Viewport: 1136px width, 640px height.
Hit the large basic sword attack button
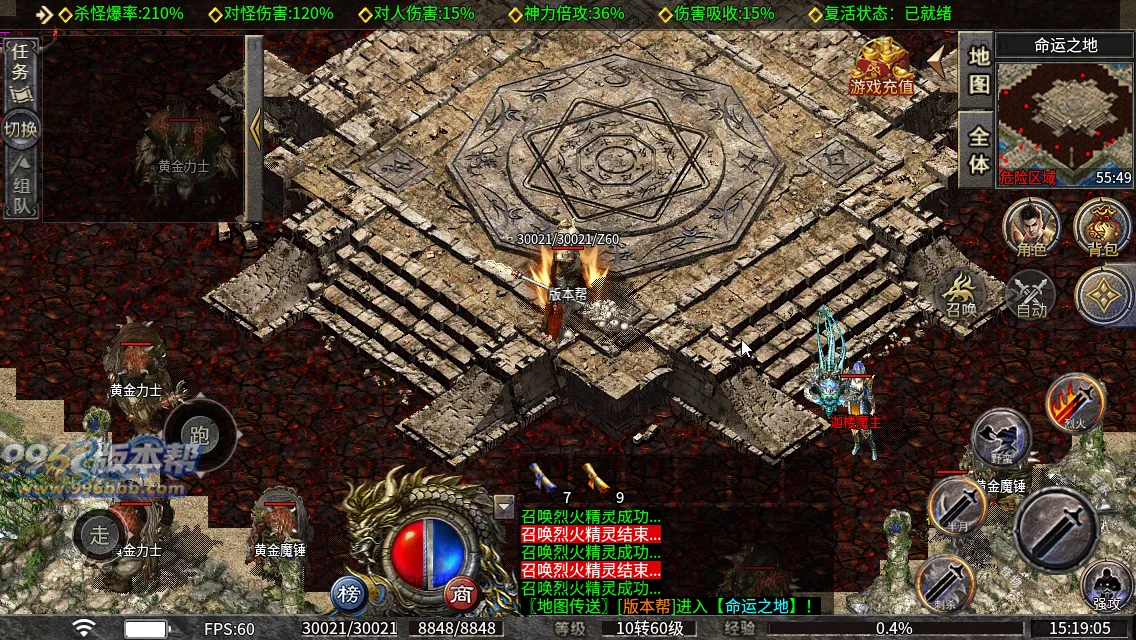1059,529
